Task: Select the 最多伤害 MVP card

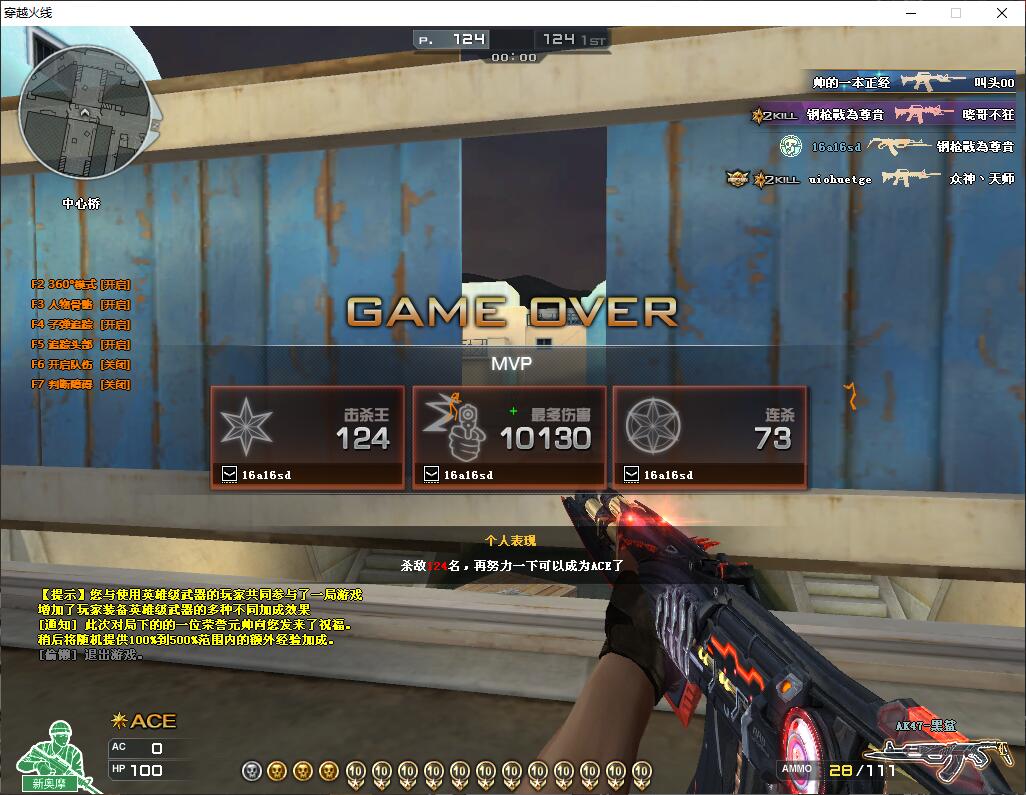Action: point(509,437)
